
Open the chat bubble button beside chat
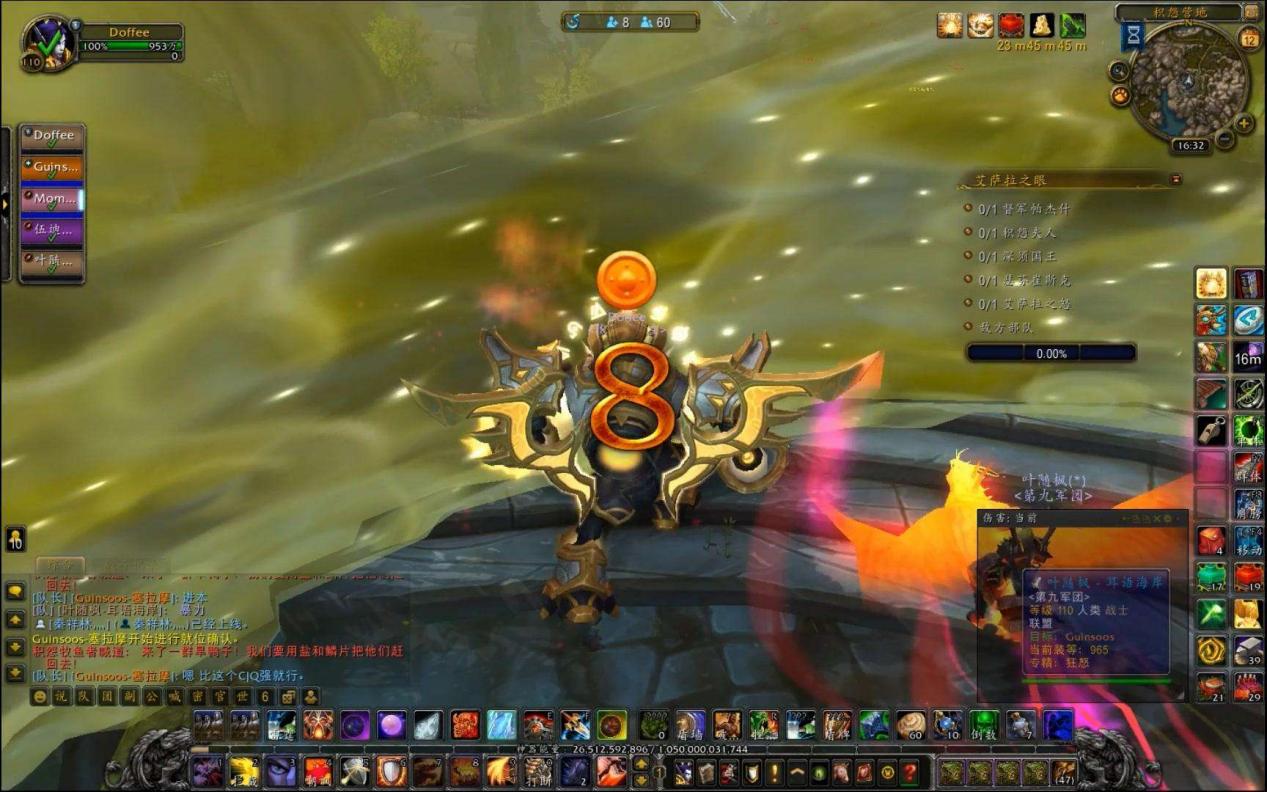[x=15, y=592]
